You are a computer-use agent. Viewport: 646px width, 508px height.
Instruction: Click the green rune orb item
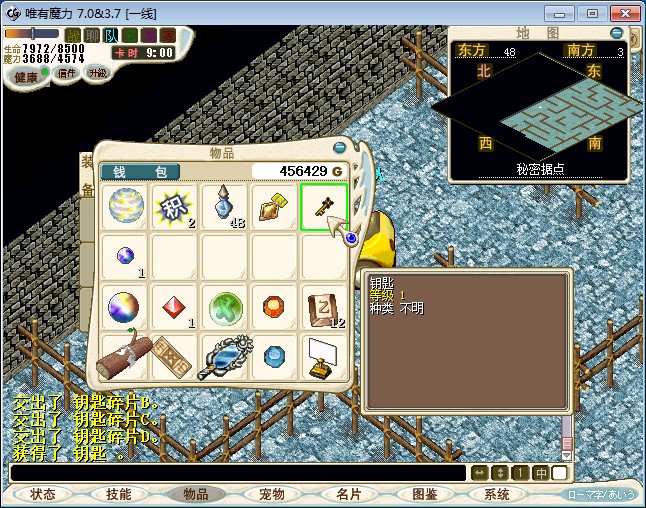225,307
